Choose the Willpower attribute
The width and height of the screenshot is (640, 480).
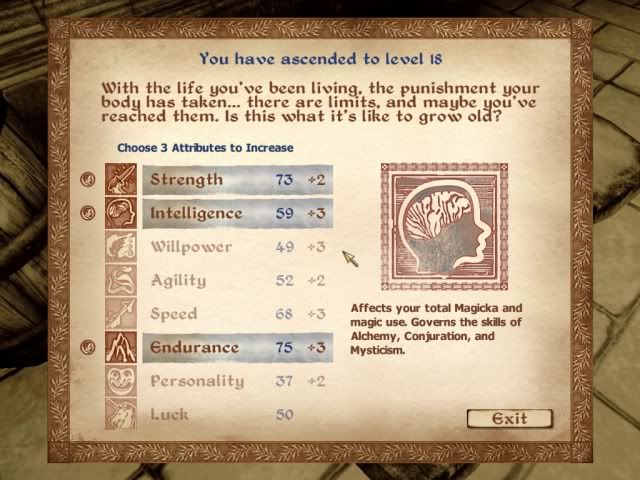tap(240, 247)
